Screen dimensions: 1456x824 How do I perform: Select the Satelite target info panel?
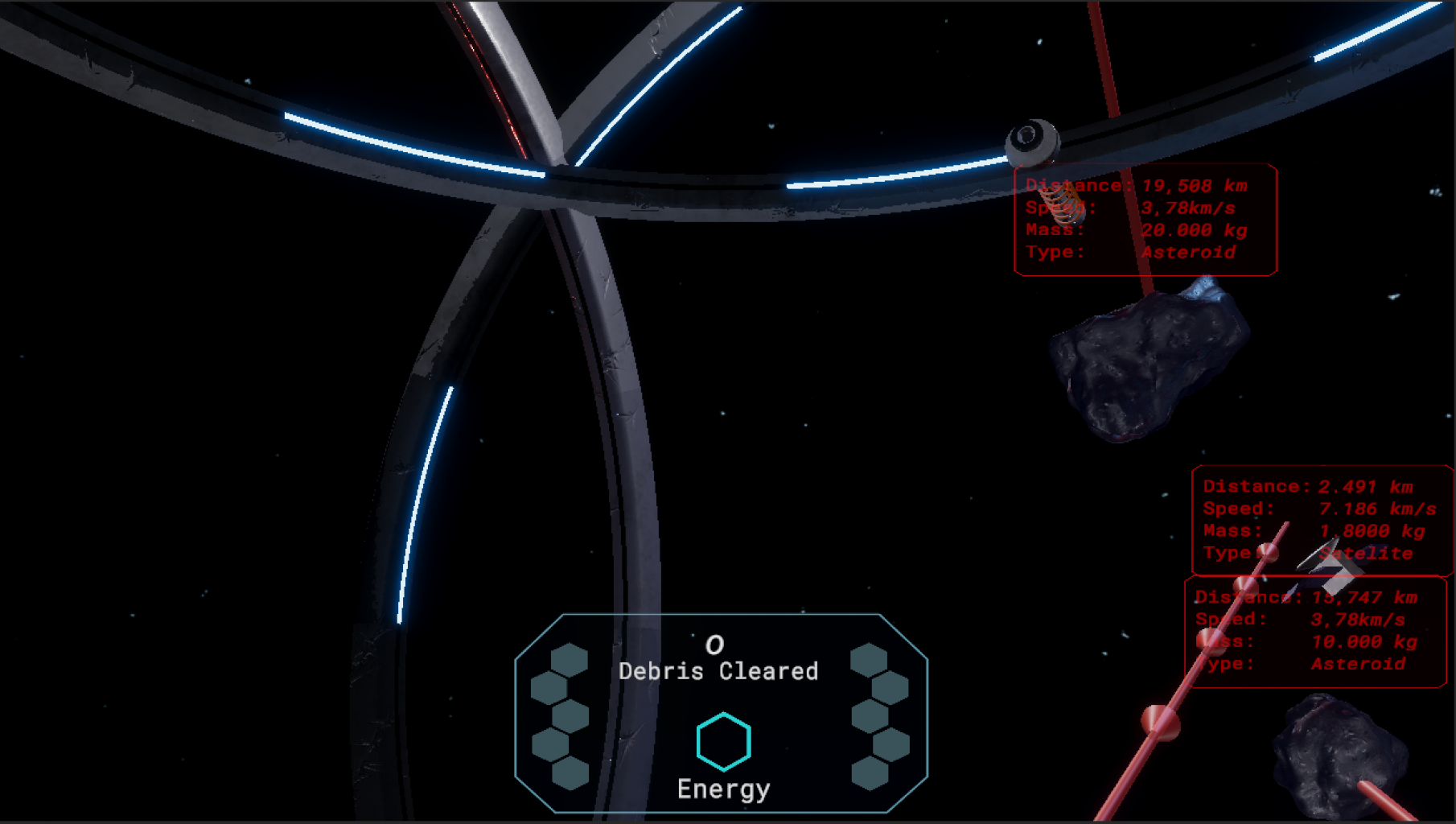(1320, 519)
